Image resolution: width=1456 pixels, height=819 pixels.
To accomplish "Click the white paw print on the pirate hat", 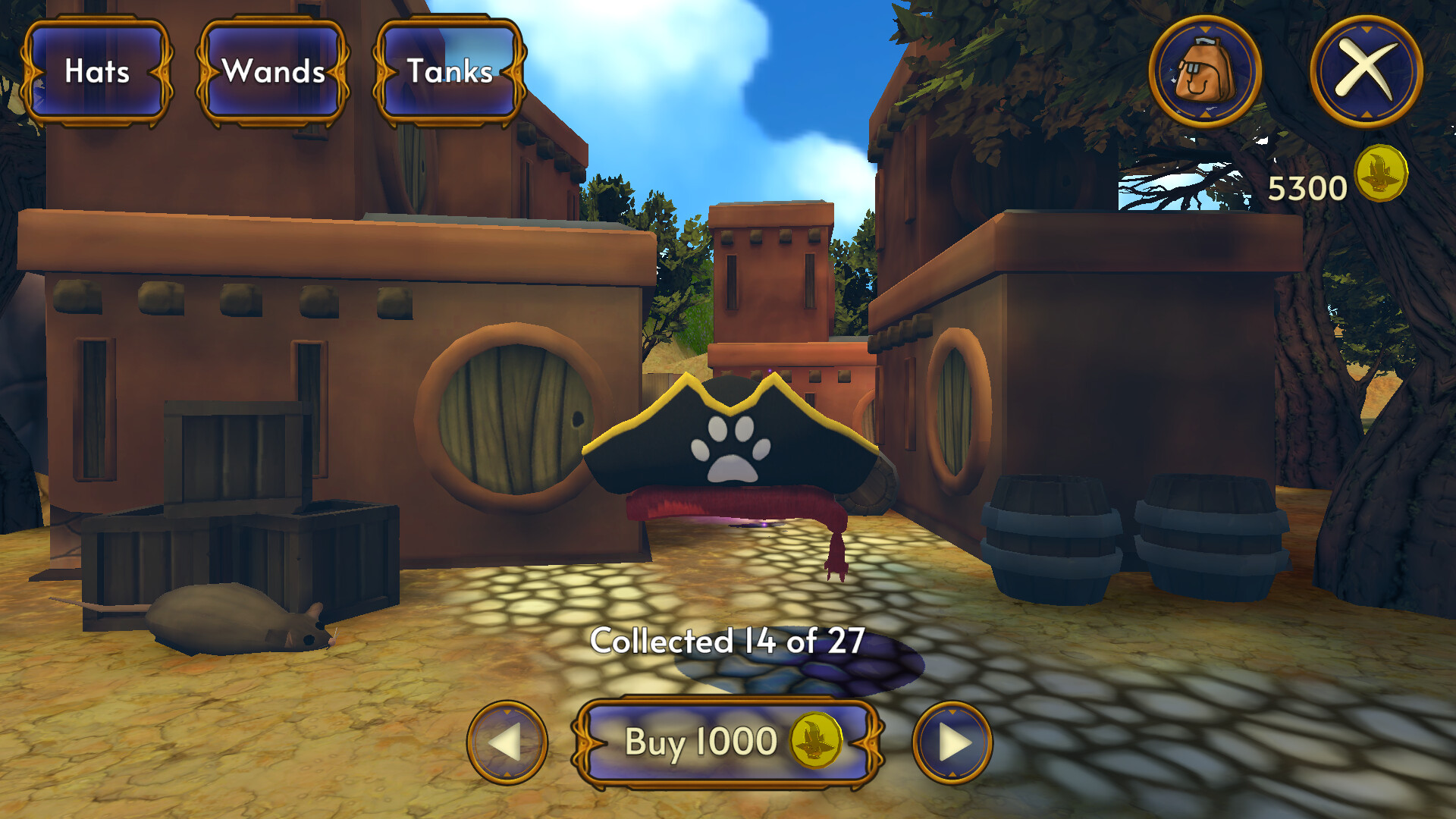I will click(x=731, y=447).
